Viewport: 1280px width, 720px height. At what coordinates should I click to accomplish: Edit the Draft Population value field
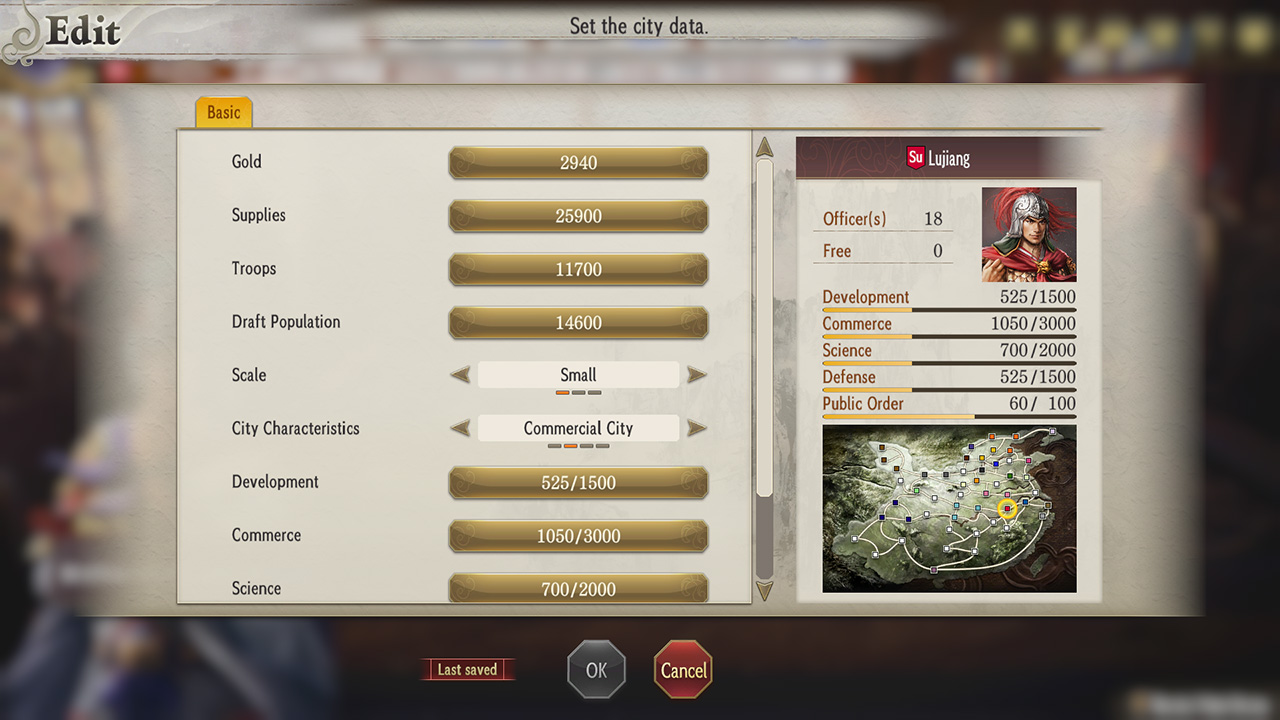tap(577, 322)
